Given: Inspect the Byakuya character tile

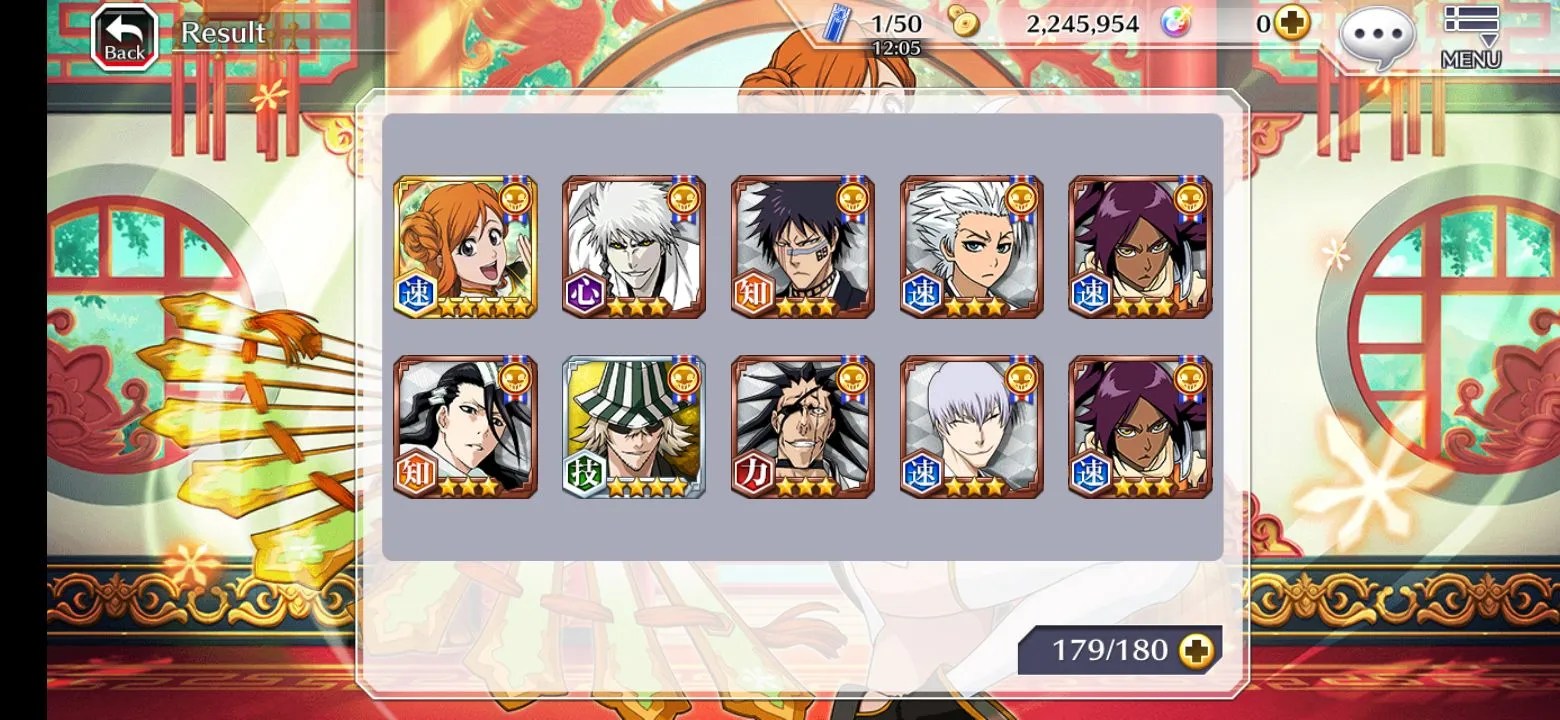Looking at the screenshot, I should [x=465, y=427].
